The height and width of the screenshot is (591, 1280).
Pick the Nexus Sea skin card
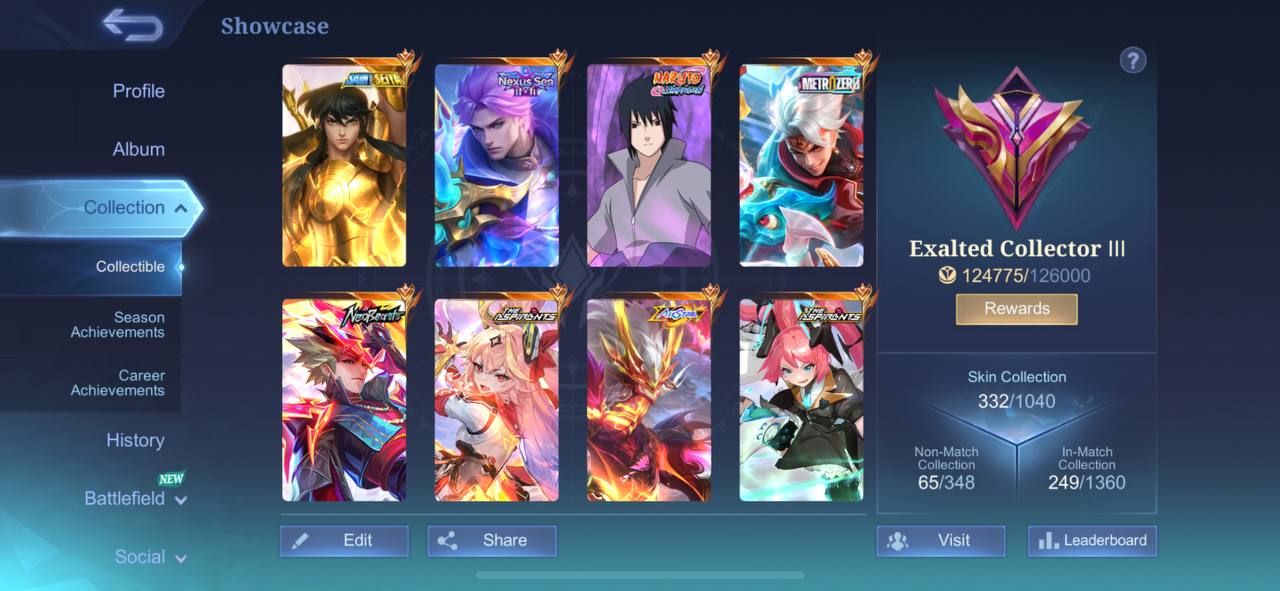coord(496,166)
